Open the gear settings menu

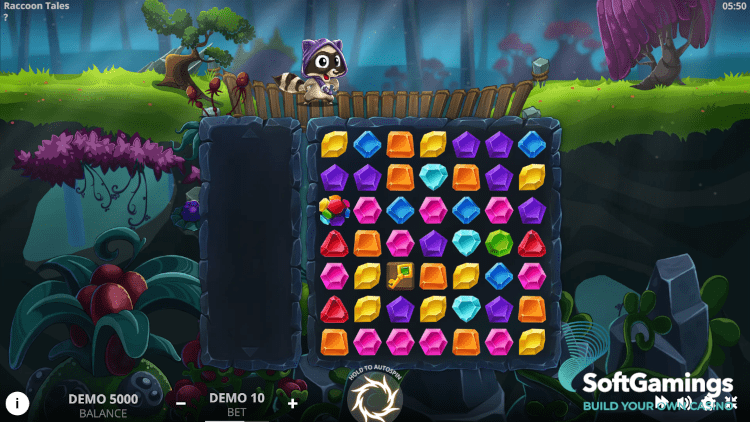tap(710, 404)
